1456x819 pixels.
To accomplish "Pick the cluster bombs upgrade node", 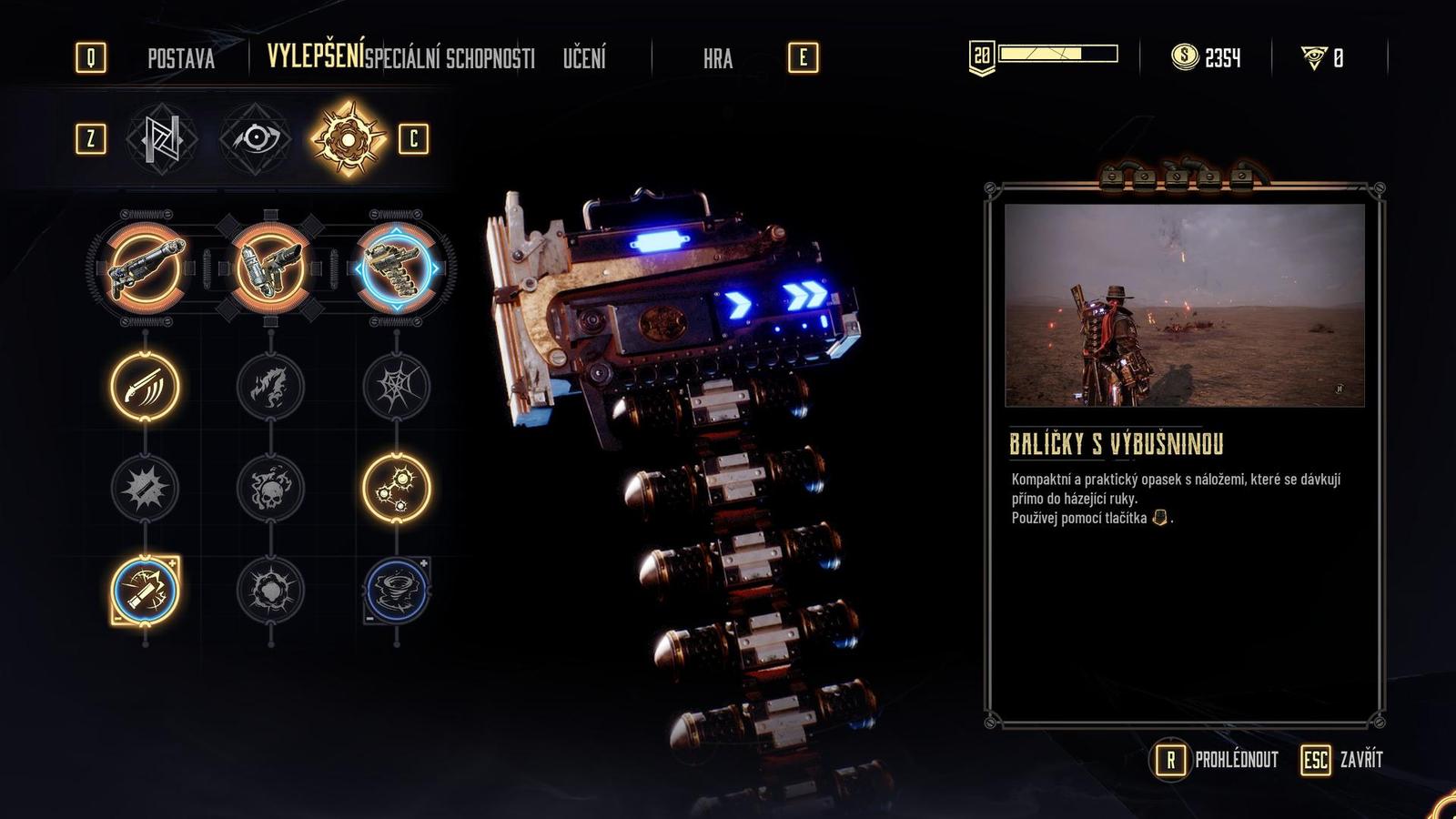I will pyautogui.click(x=397, y=488).
